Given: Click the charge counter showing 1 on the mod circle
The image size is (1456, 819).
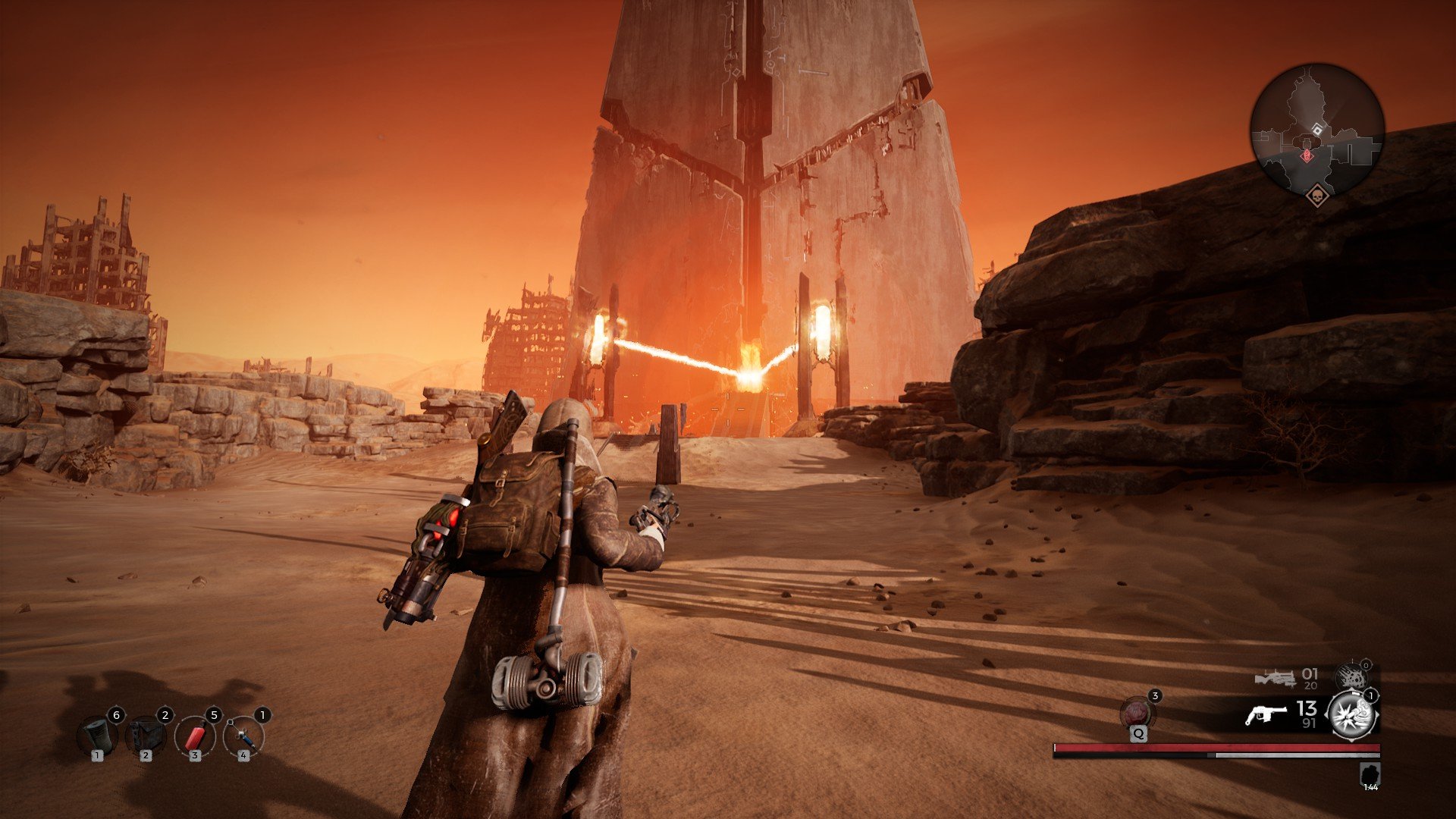Looking at the screenshot, I should (x=1370, y=696).
